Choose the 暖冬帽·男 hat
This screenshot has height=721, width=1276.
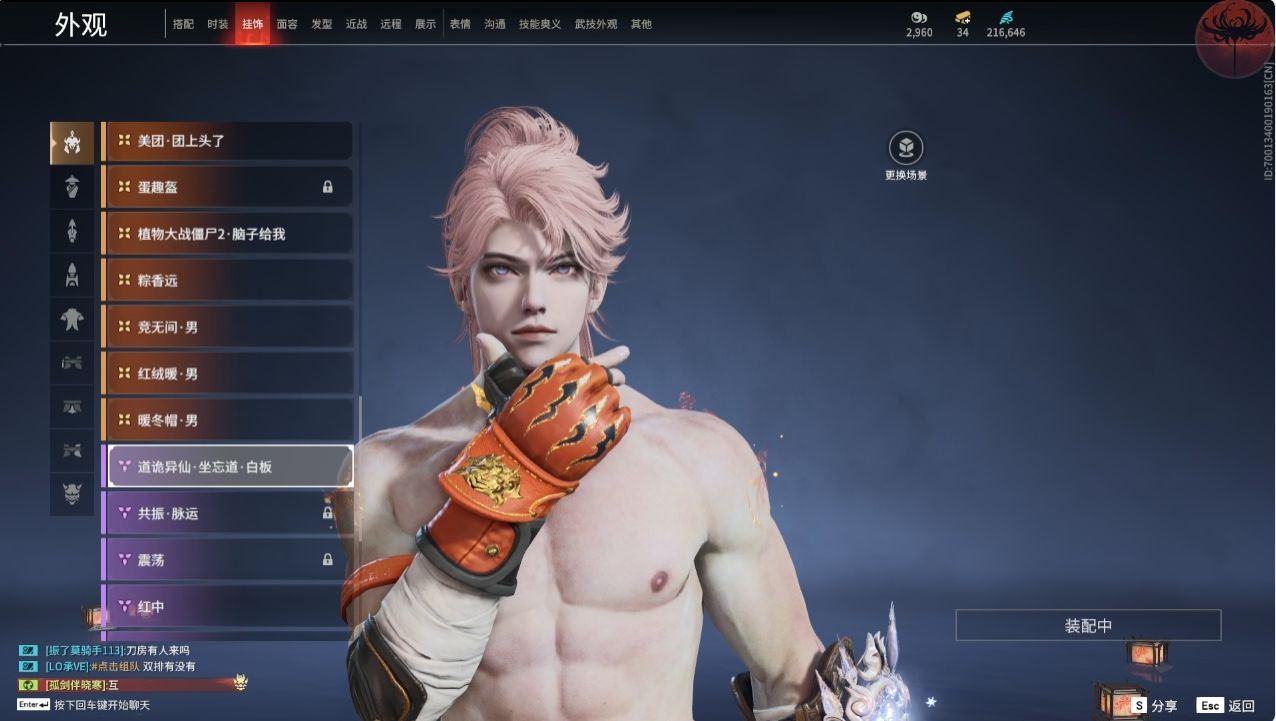227,420
